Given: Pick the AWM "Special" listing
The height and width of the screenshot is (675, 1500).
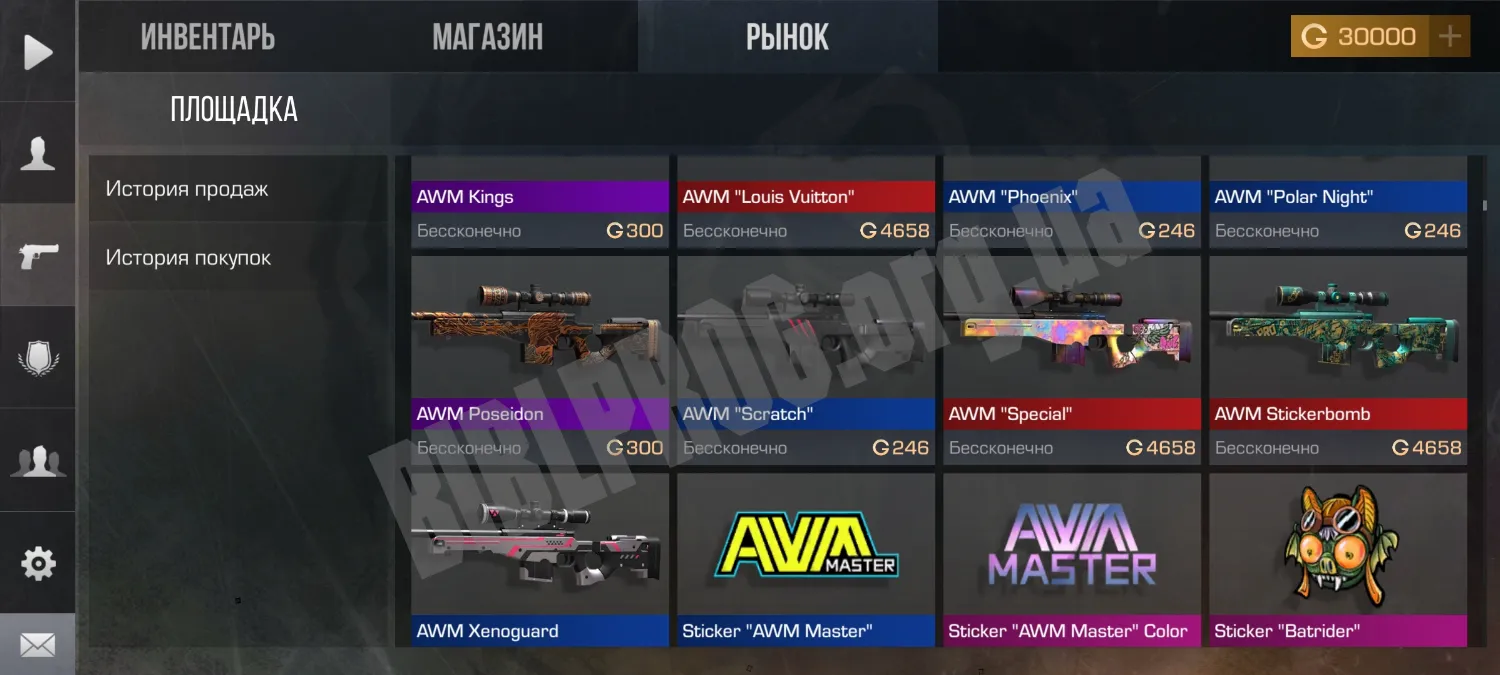Looking at the screenshot, I should (1072, 360).
